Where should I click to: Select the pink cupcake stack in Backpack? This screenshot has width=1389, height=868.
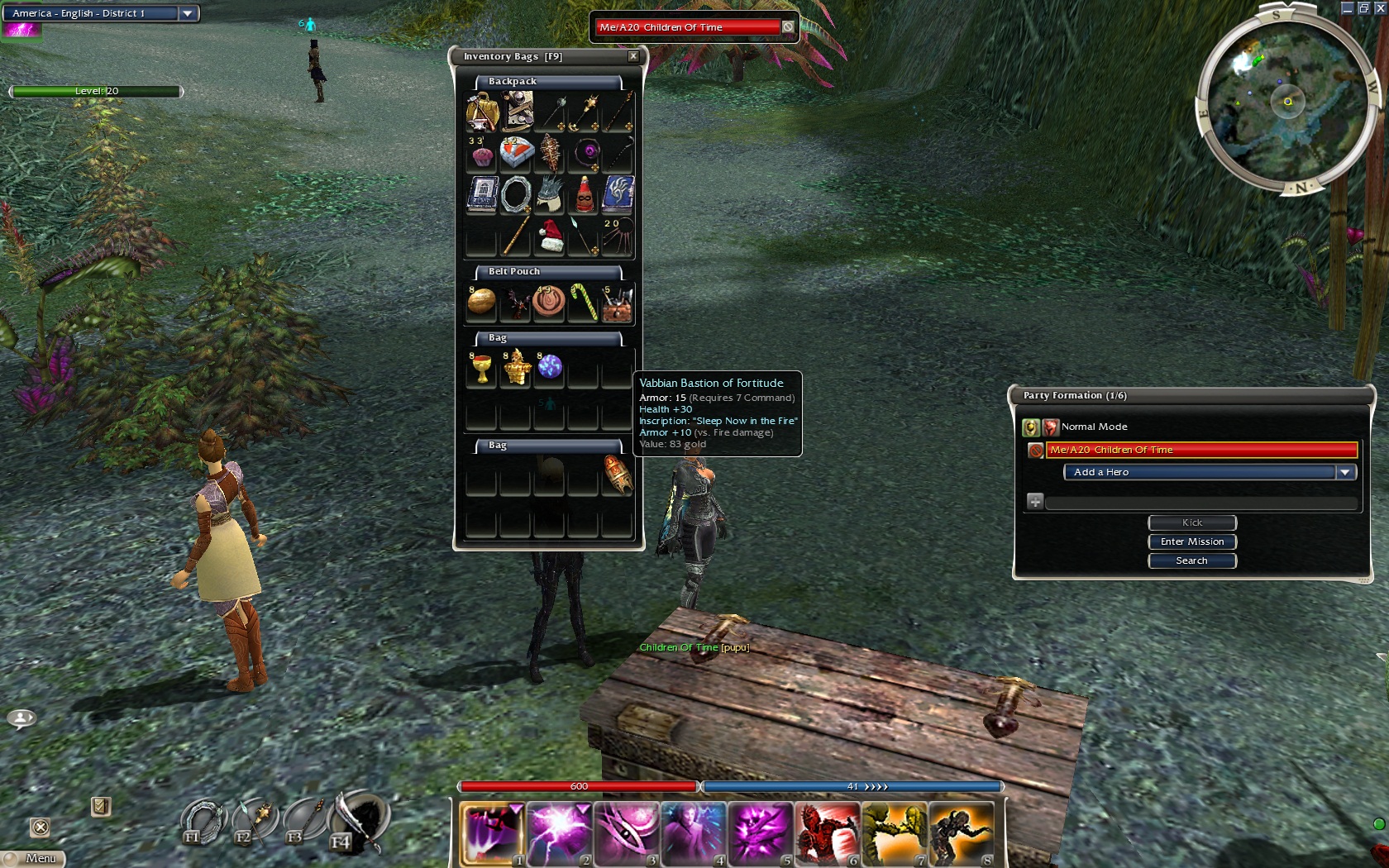[481, 154]
